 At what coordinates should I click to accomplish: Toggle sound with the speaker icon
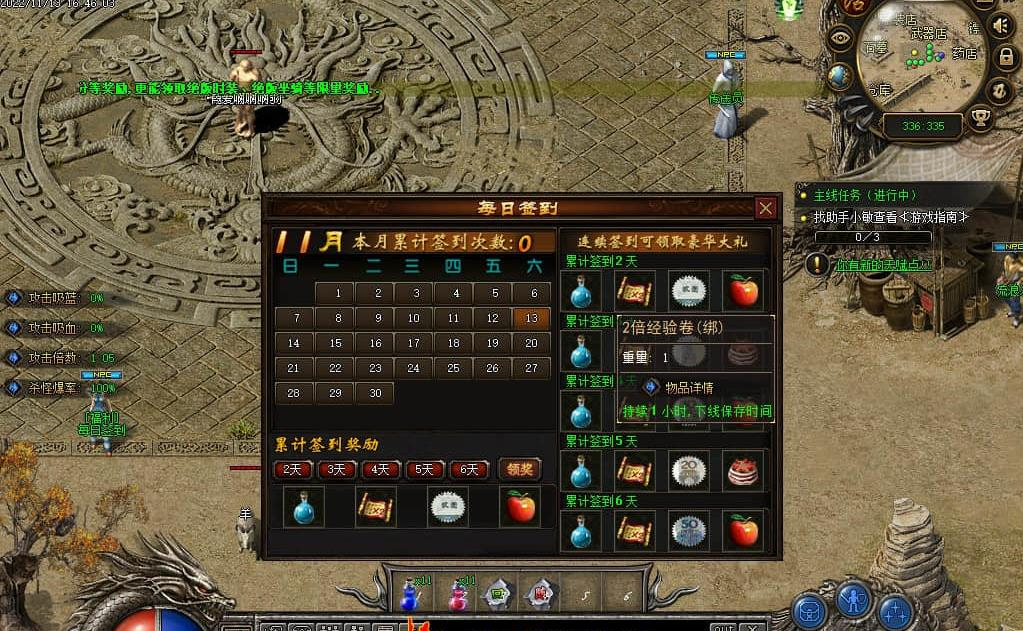[x=1000, y=25]
